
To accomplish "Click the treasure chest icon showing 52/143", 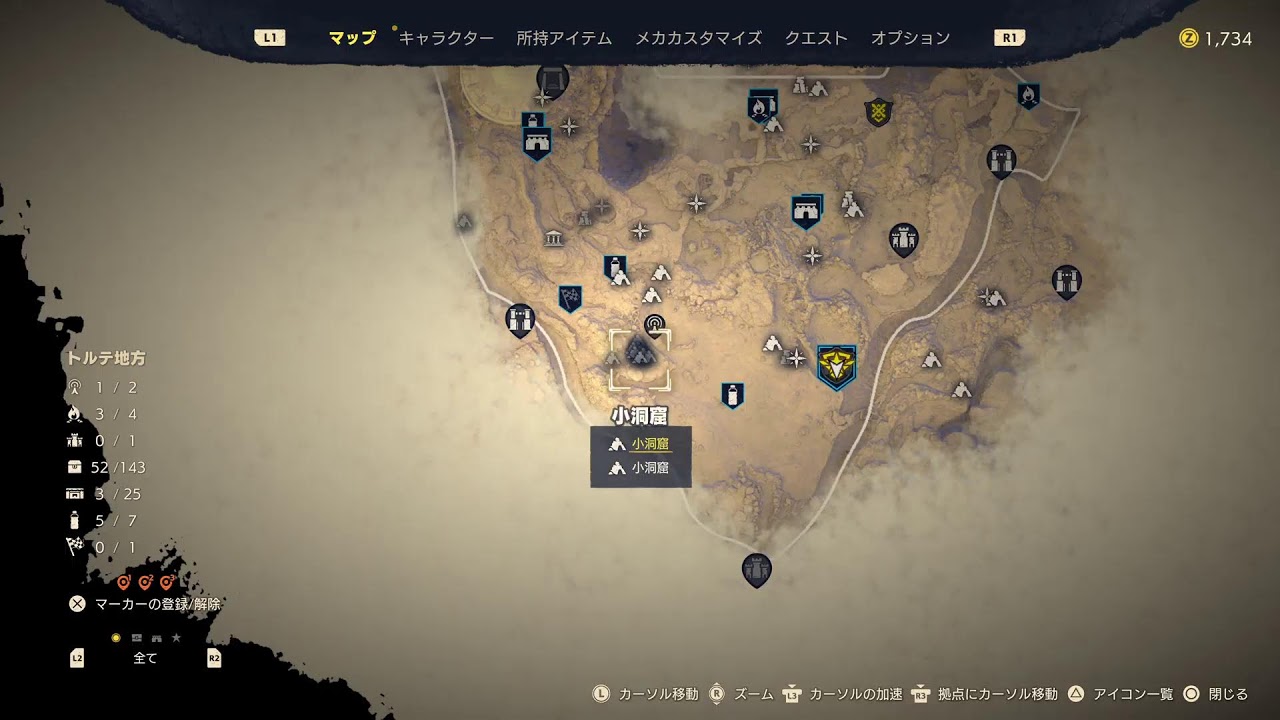I will [73, 465].
